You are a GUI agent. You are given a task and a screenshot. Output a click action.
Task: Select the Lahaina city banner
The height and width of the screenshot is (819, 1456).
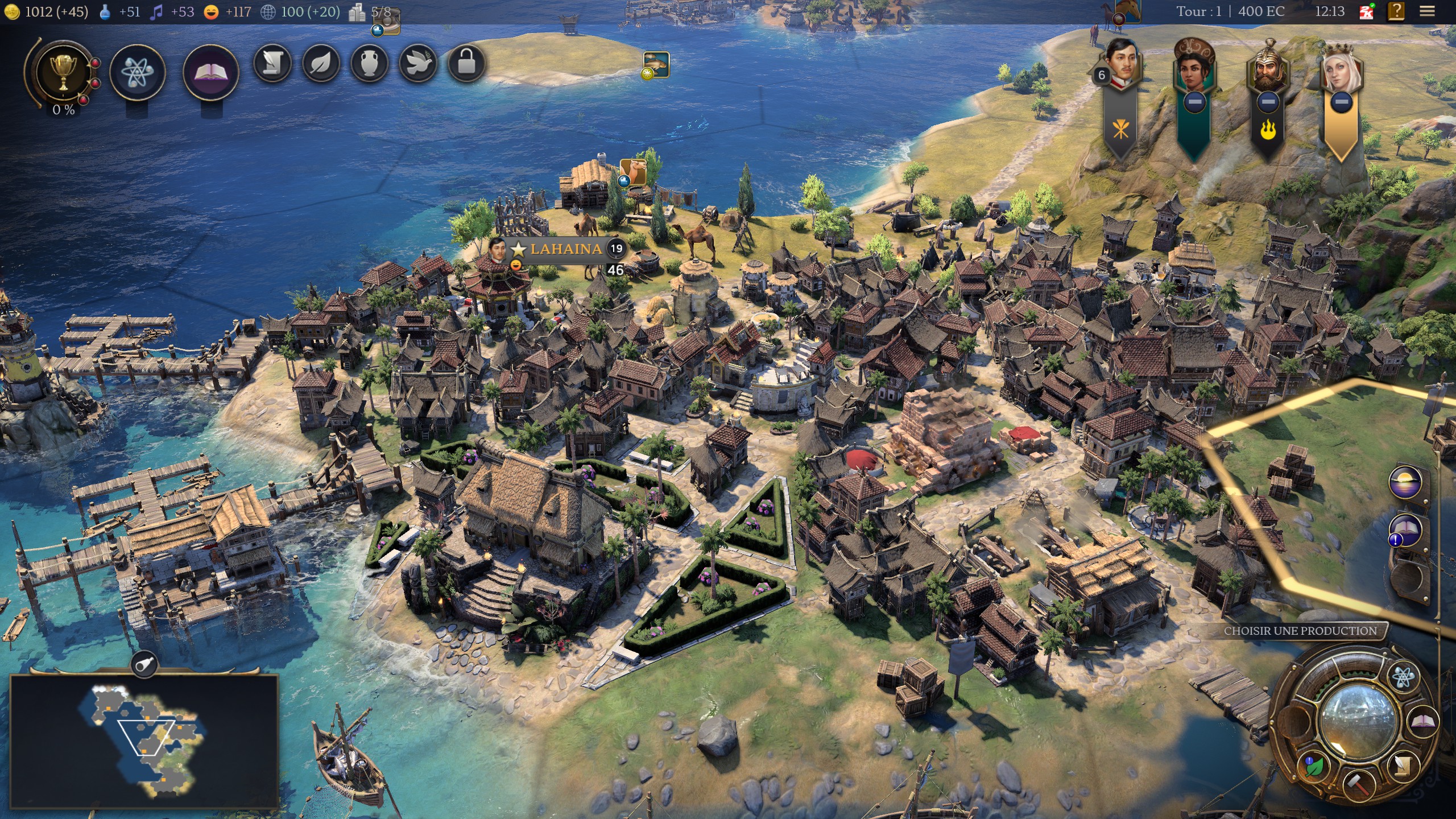(565, 249)
